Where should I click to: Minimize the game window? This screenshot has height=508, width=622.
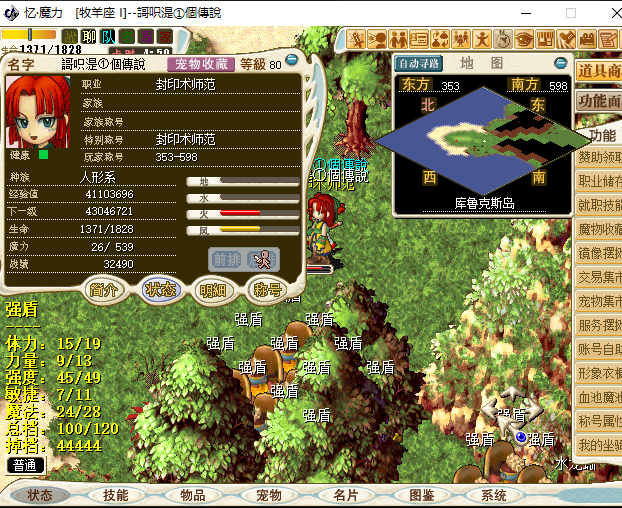click(527, 13)
